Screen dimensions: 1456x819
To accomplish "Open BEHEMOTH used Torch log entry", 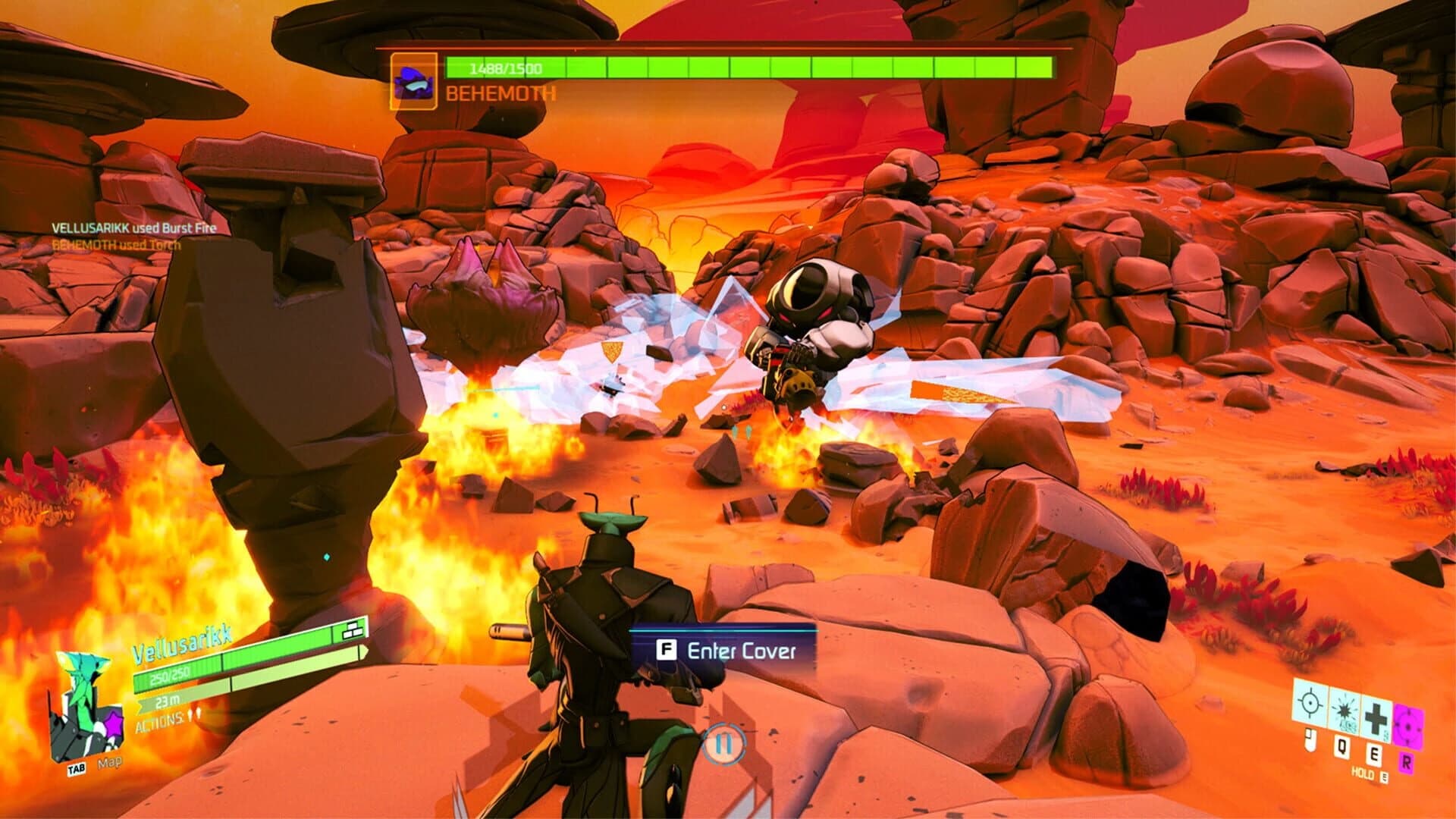I will pyautogui.click(x=115, y=245).
